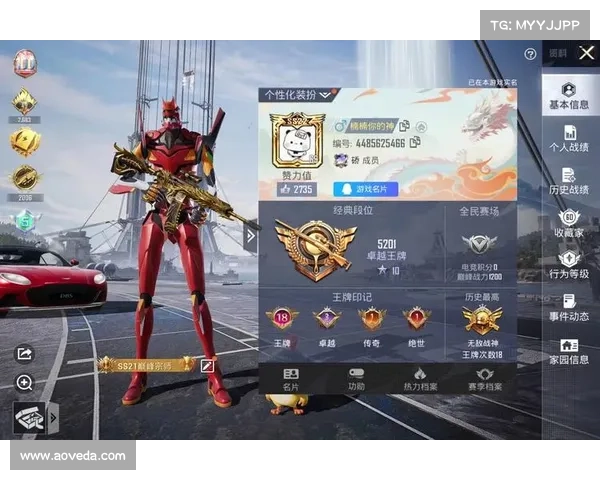Open the 基本信息 tab

click(x=569, y=96)
